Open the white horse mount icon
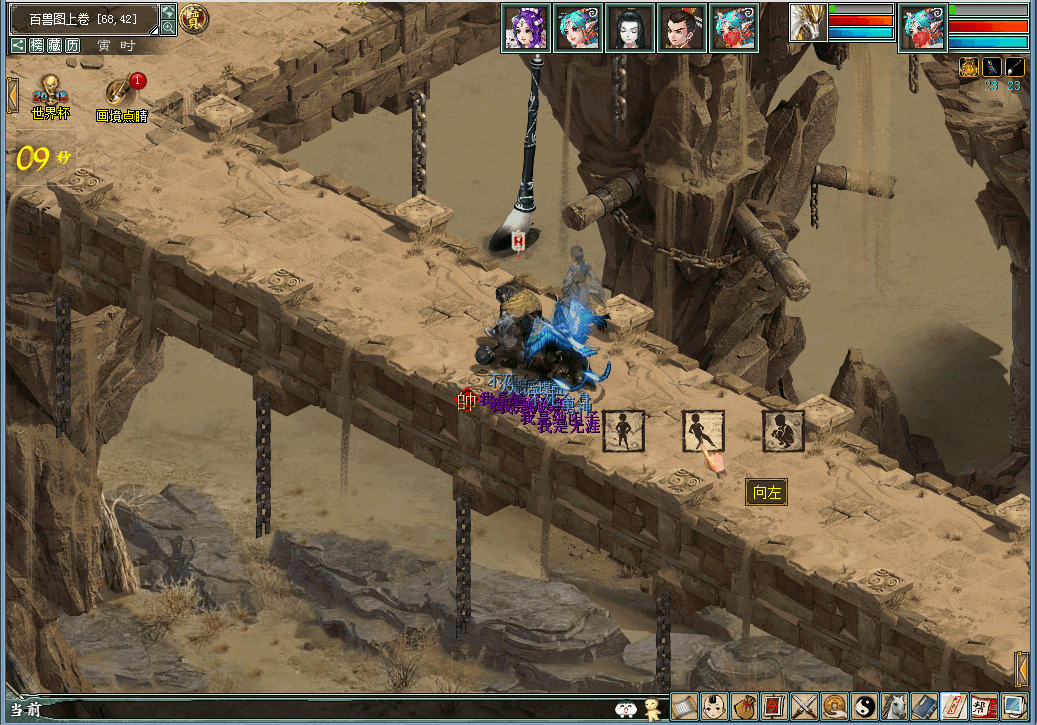Image resolution: width=1037 pixels, height=725 pixels. tap(895, 707)
